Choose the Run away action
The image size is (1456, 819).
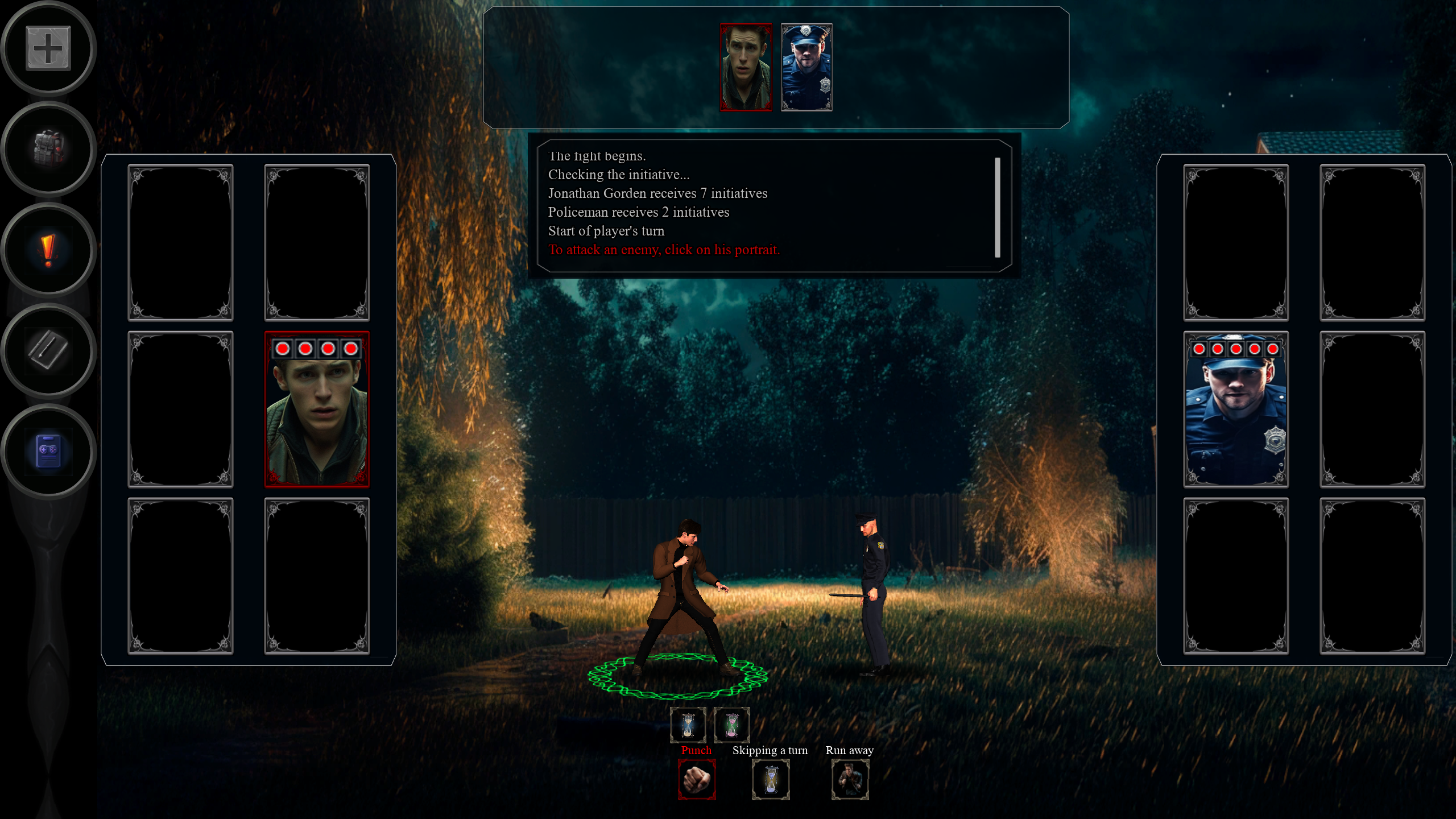[850, 779]
